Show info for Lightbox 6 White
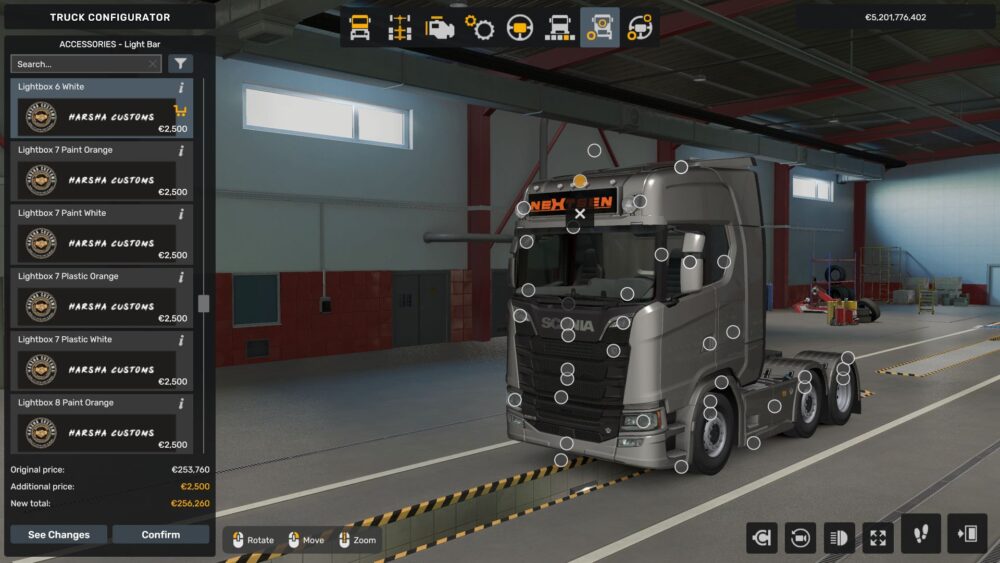The width and height of the screenshot is (1000, 563). point(181,88)
